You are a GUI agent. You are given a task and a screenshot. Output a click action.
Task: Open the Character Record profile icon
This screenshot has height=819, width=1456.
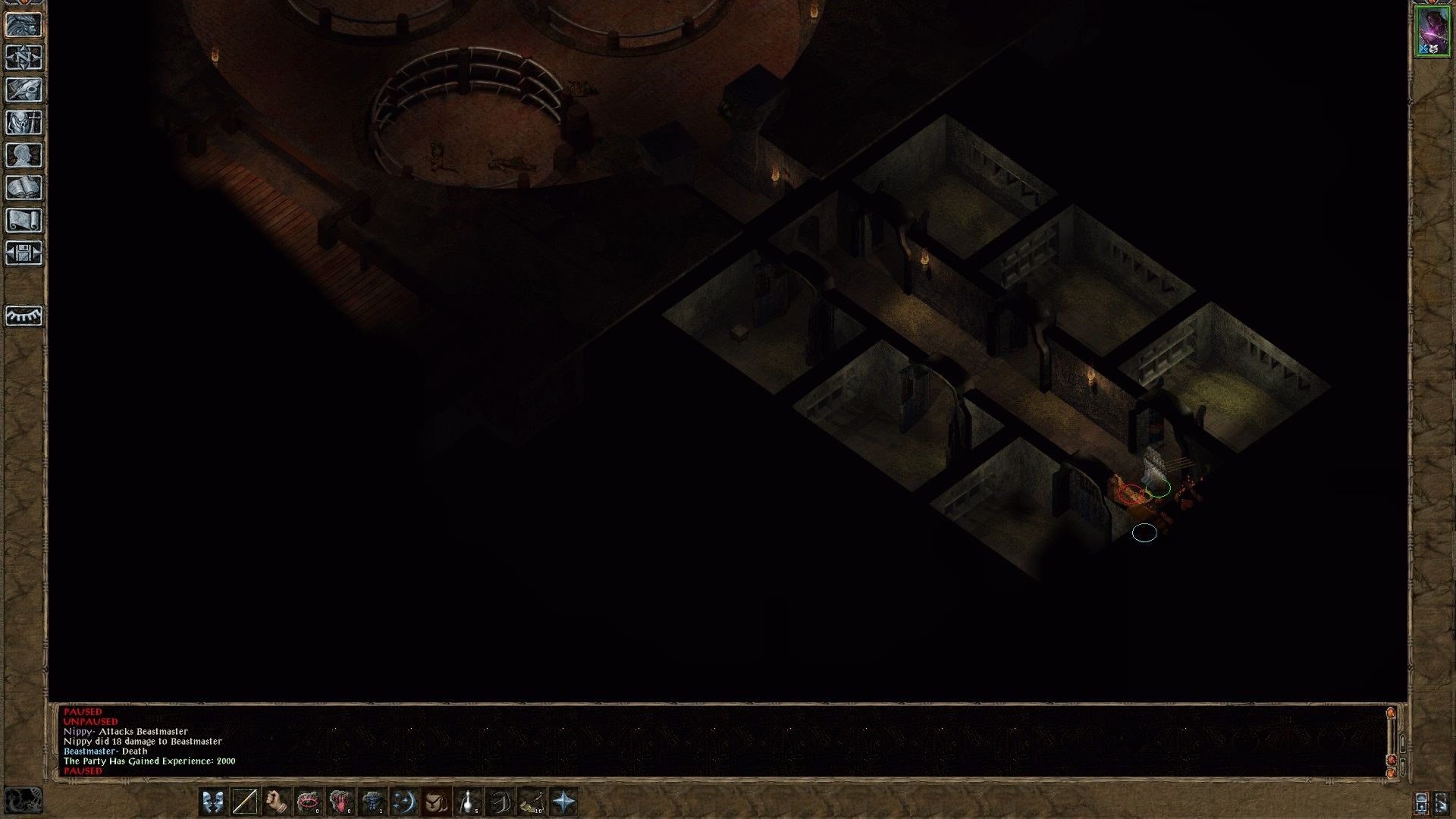pos(23,155)
